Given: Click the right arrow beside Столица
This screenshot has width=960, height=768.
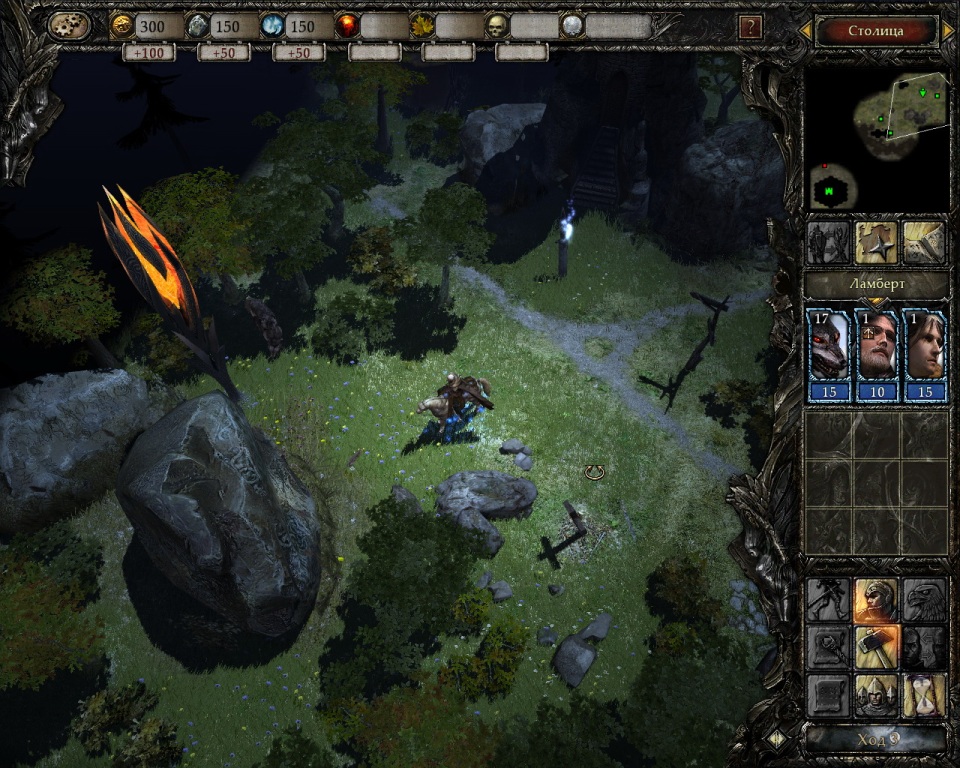Looking at the screenshot, I should 948,31.
